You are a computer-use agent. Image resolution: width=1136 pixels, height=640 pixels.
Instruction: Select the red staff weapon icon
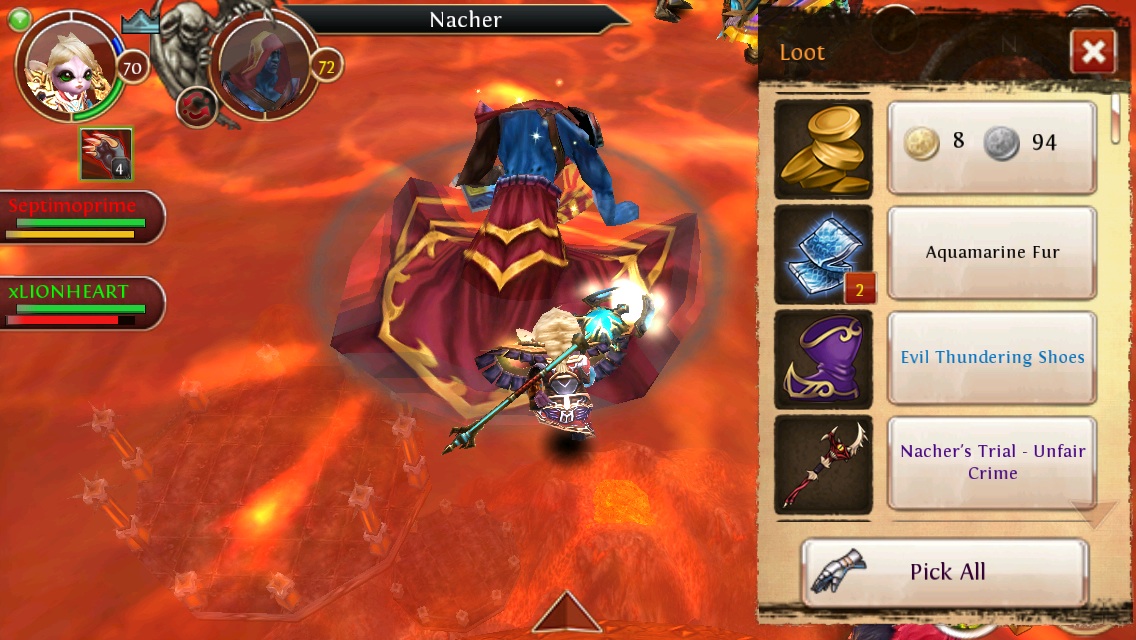coord(823,464)
